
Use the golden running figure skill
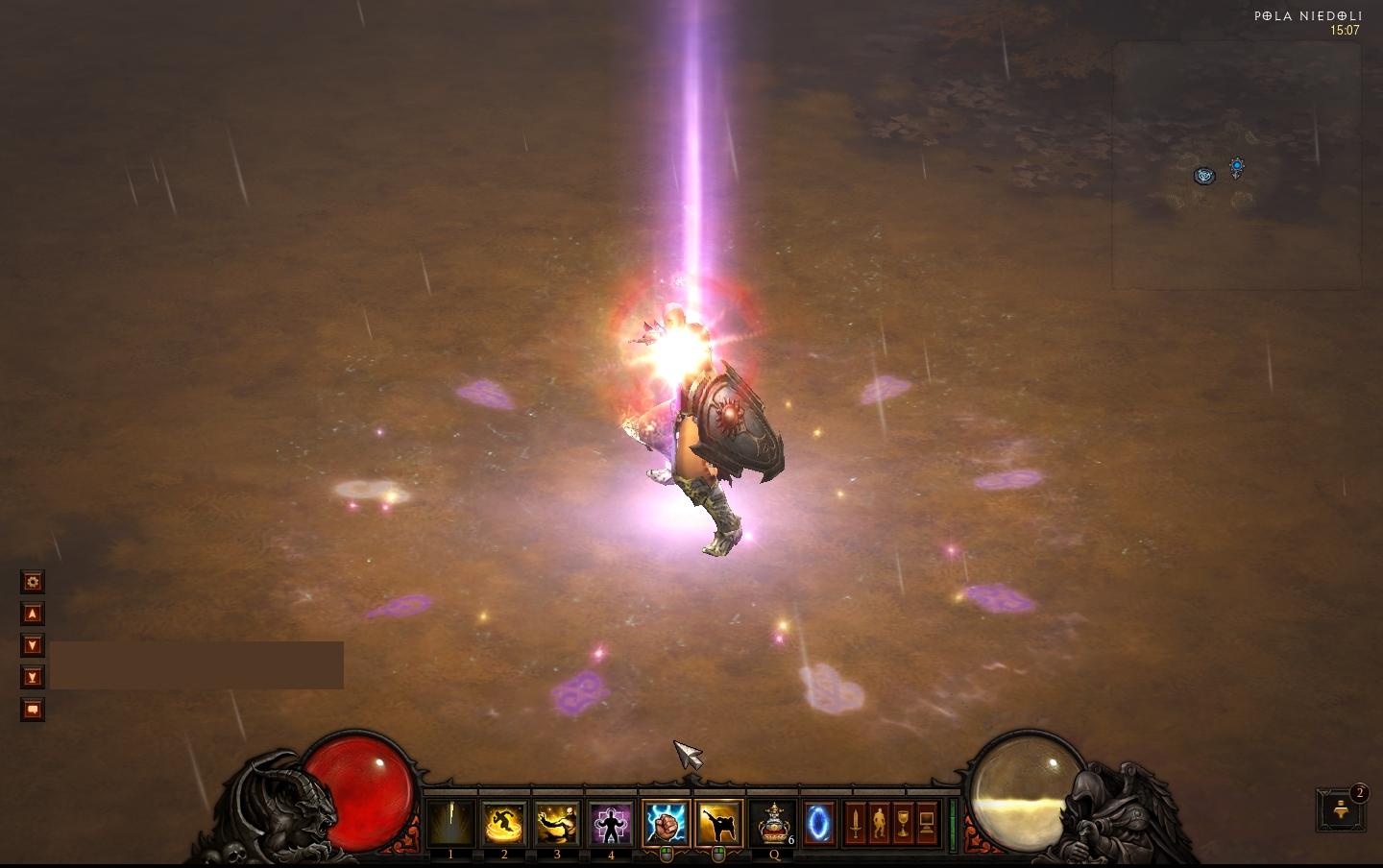[504, 824]
